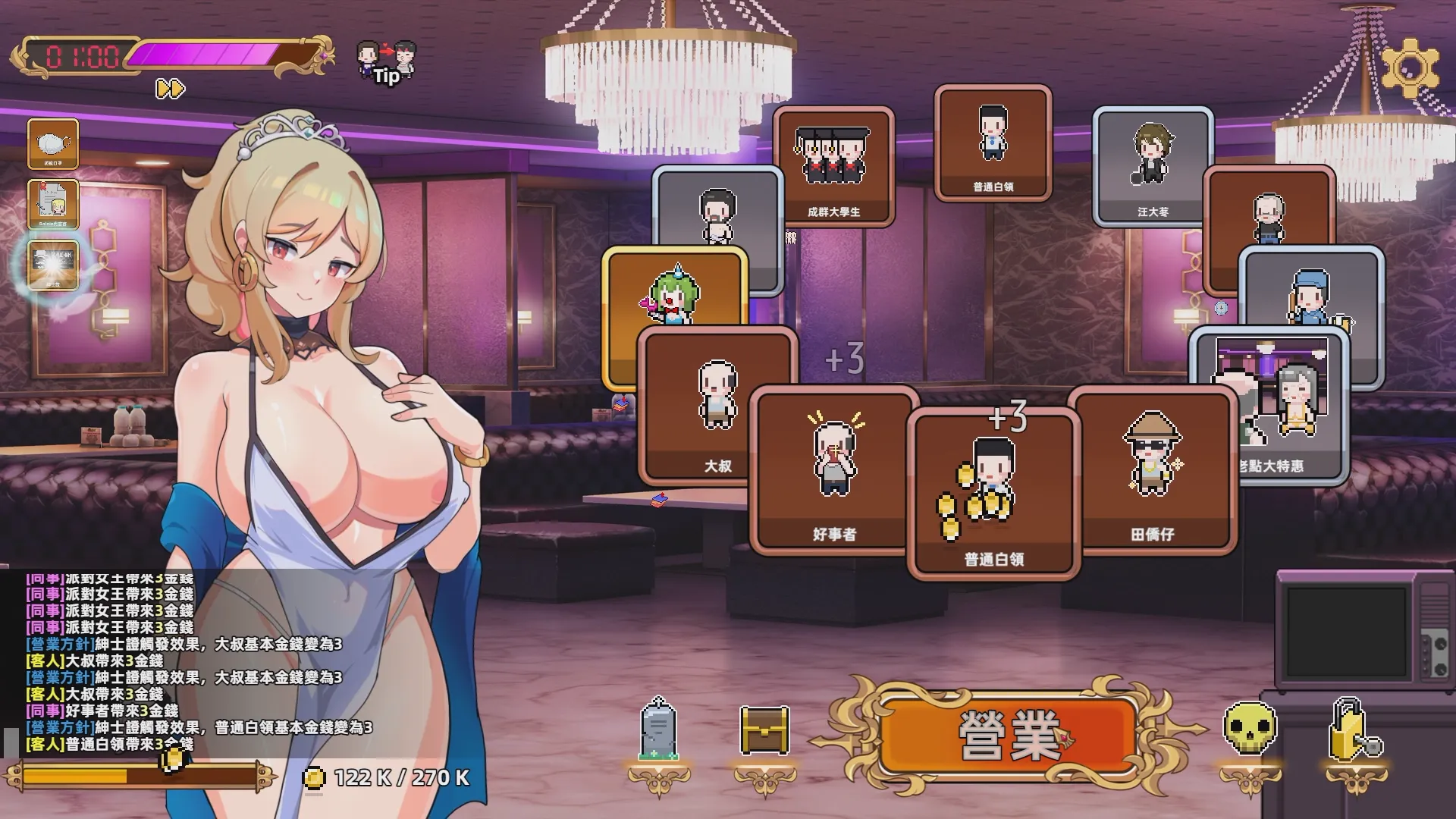The image size is (1456, 819).
Task: Select the 汪大苓 customer card
Action: click(x=1152, y=165)
